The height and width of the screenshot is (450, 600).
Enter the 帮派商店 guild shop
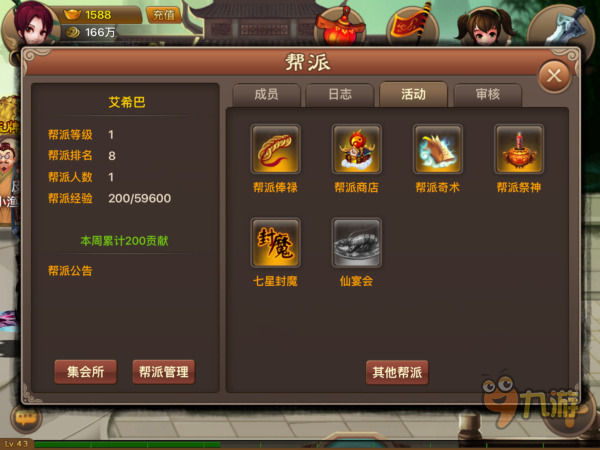tap(357, 150)
